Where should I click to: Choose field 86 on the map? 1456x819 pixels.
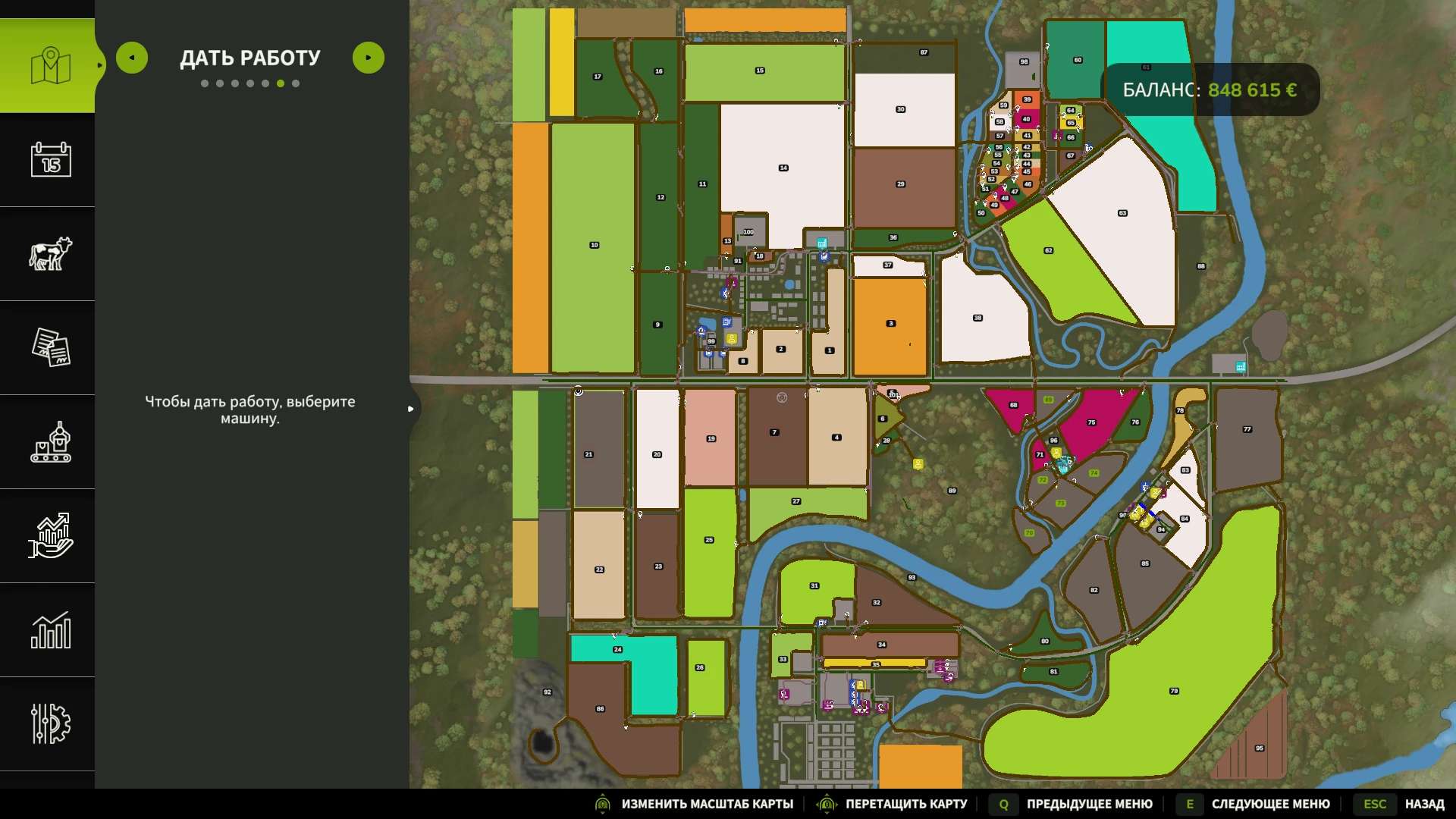(x=600, y=709)
